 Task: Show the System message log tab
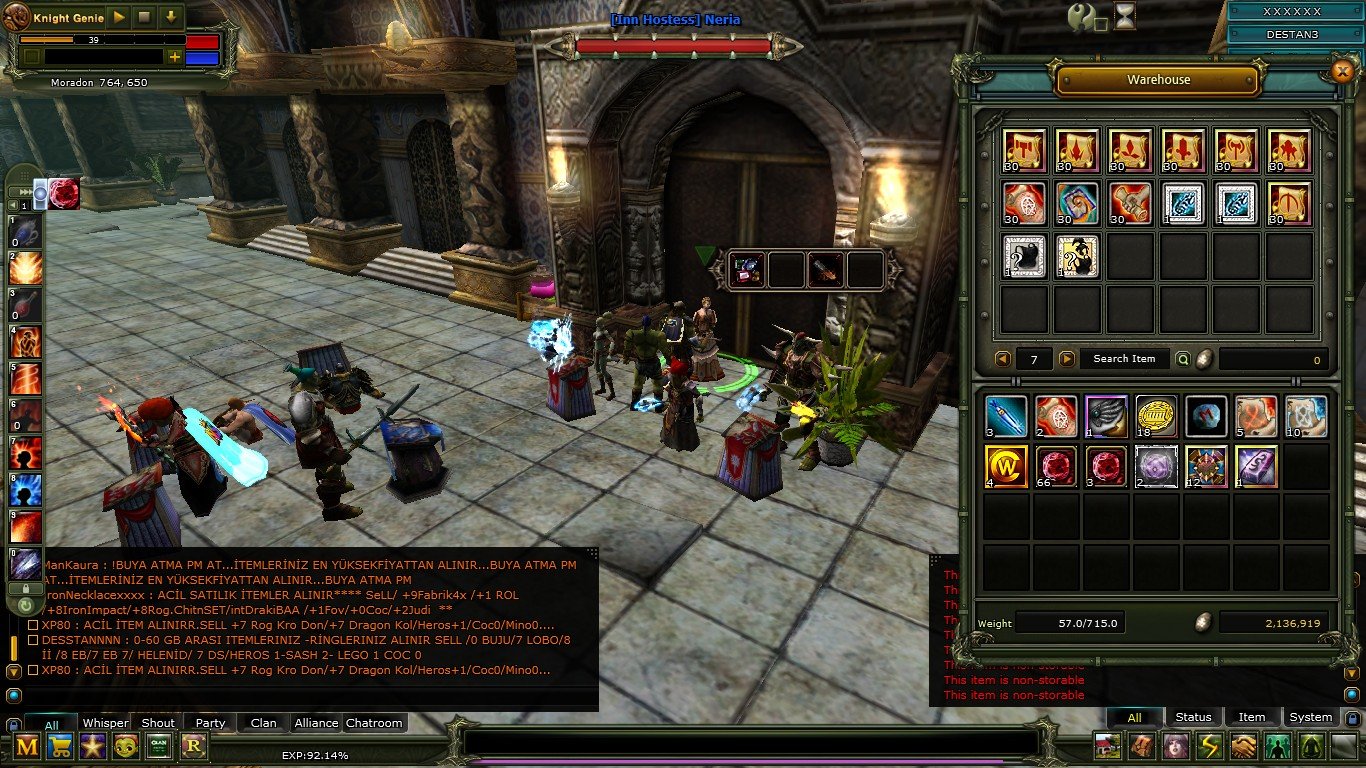click(x=1310, y=717)
